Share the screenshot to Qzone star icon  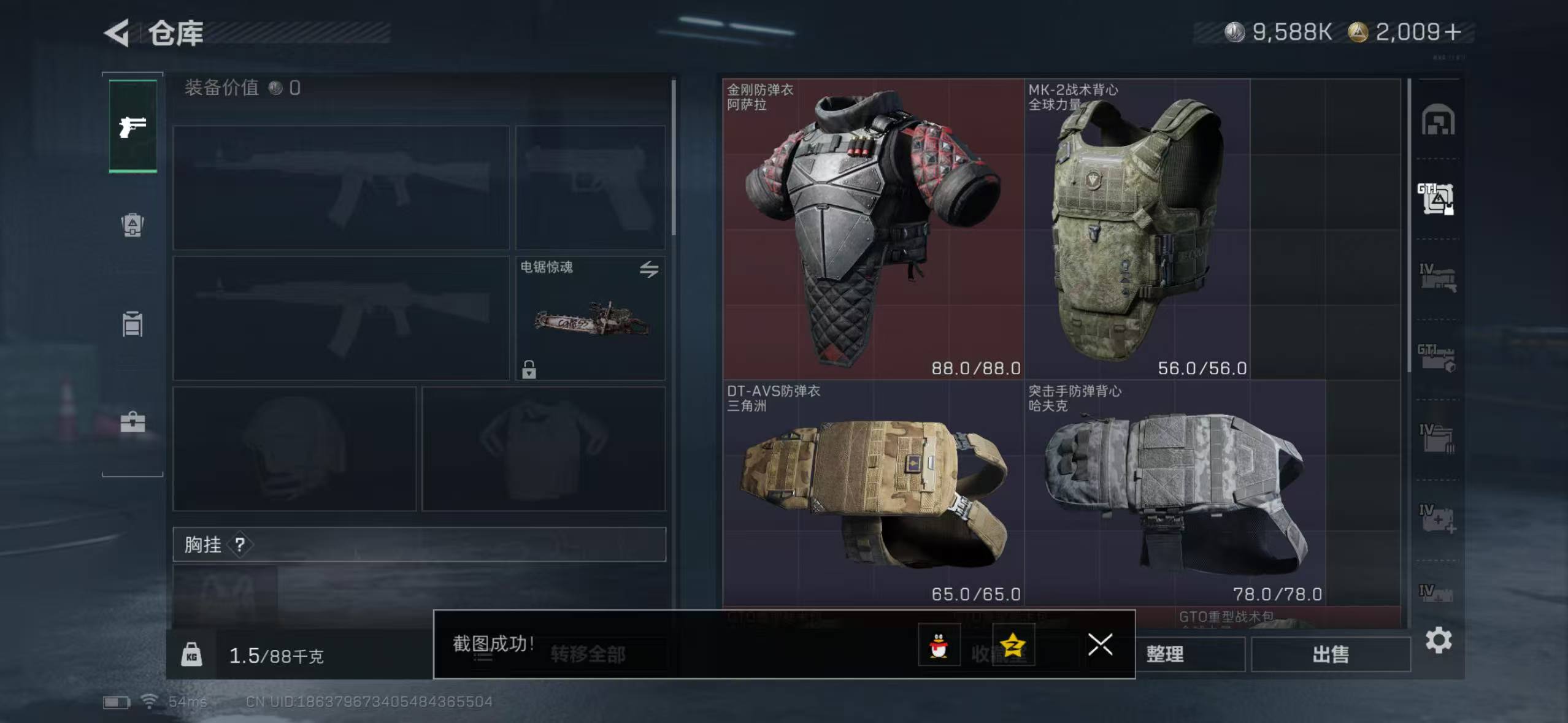(x=1012, y=644)
